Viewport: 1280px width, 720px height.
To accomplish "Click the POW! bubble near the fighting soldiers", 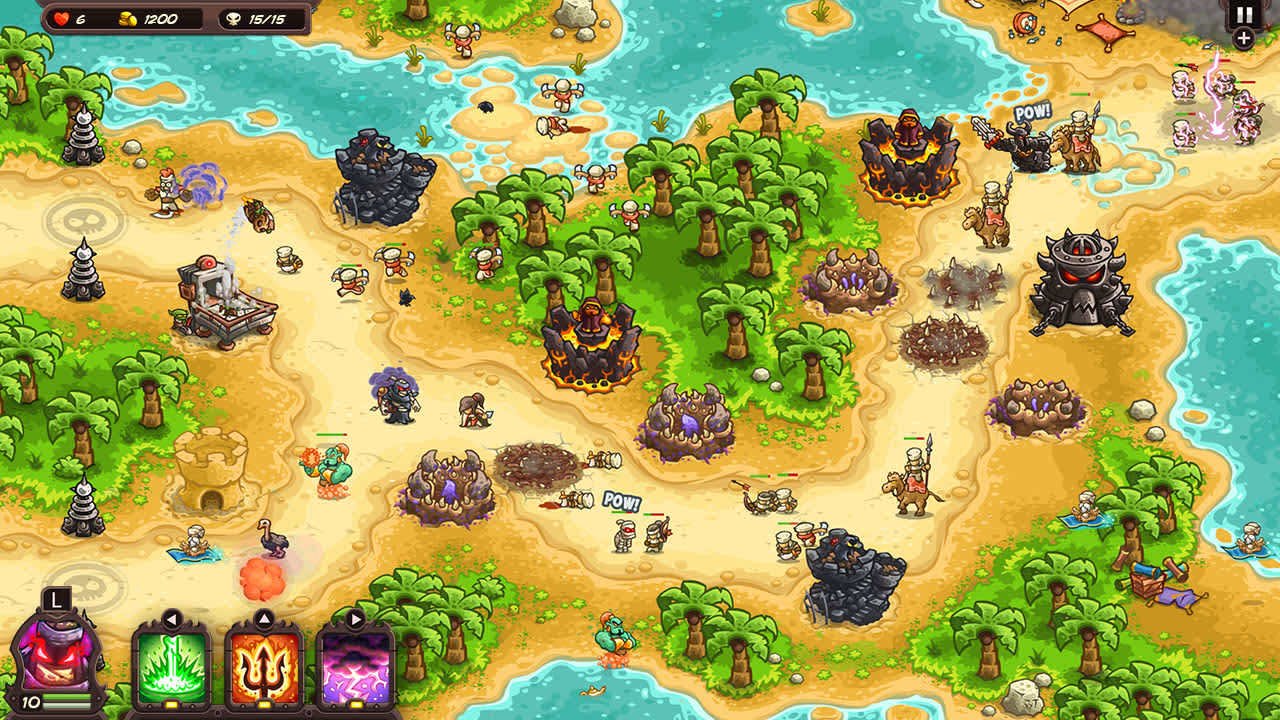I will click(x=621, y=502).
